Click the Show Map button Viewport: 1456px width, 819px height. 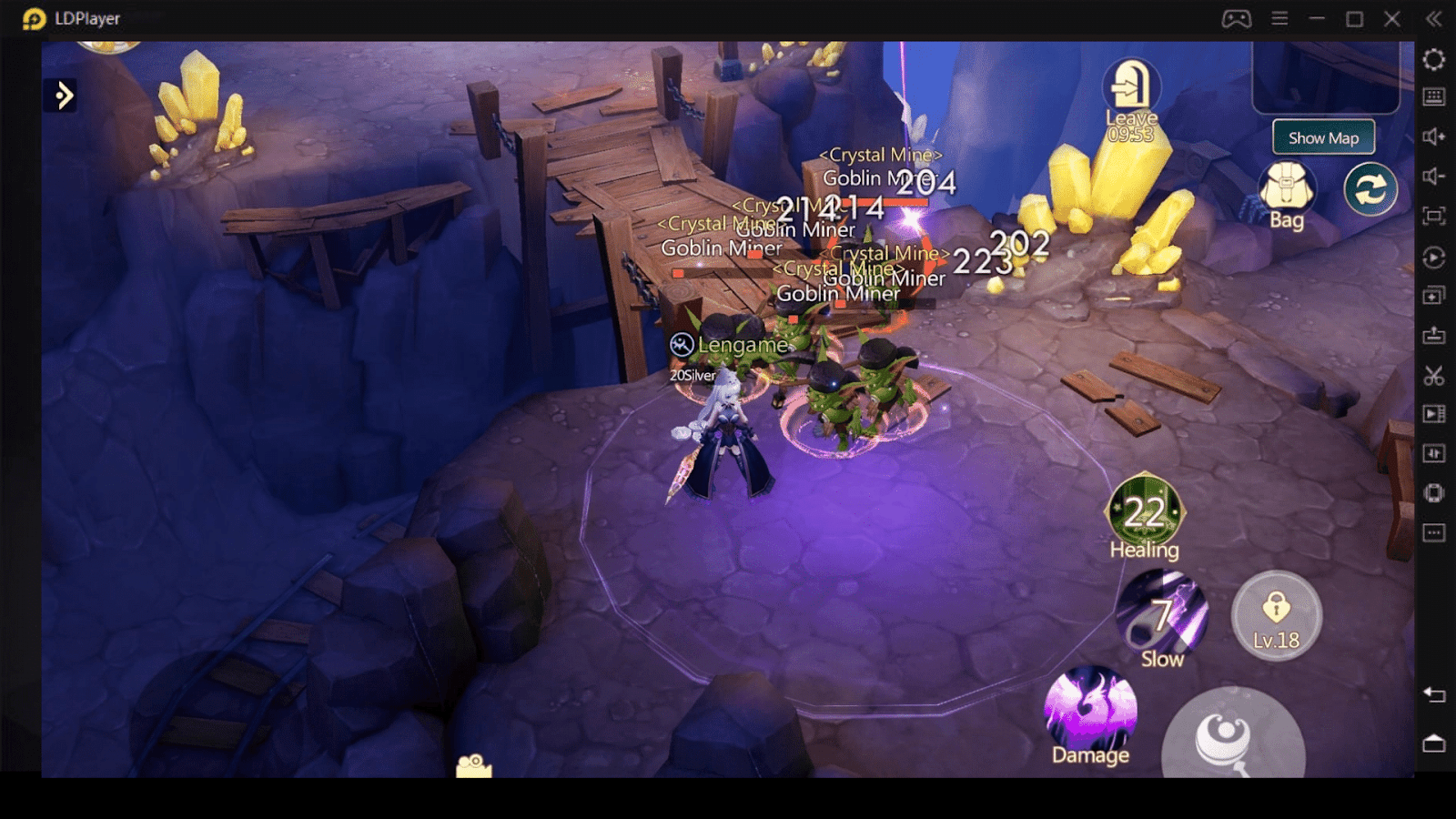click(1322, 138)
